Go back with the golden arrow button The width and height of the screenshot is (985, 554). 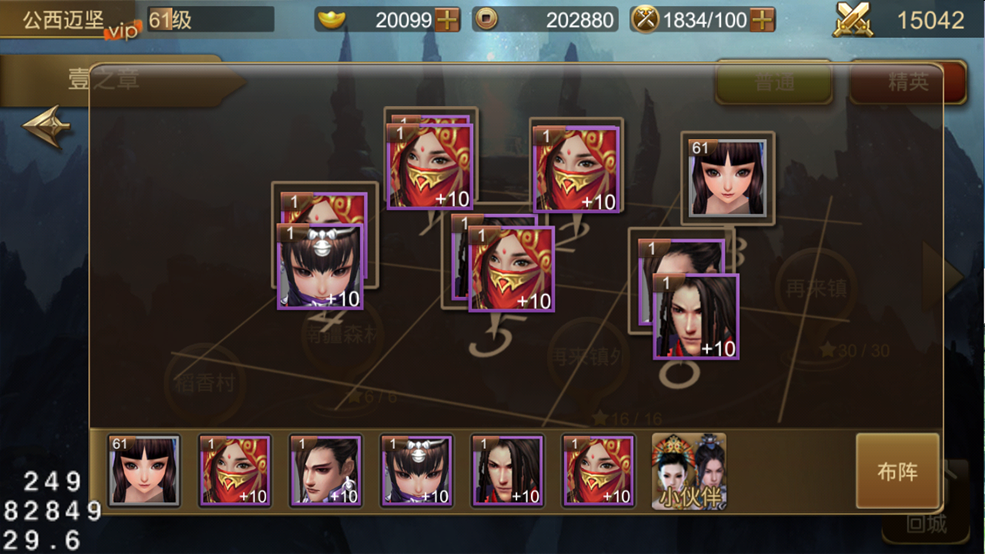(46, 128)
